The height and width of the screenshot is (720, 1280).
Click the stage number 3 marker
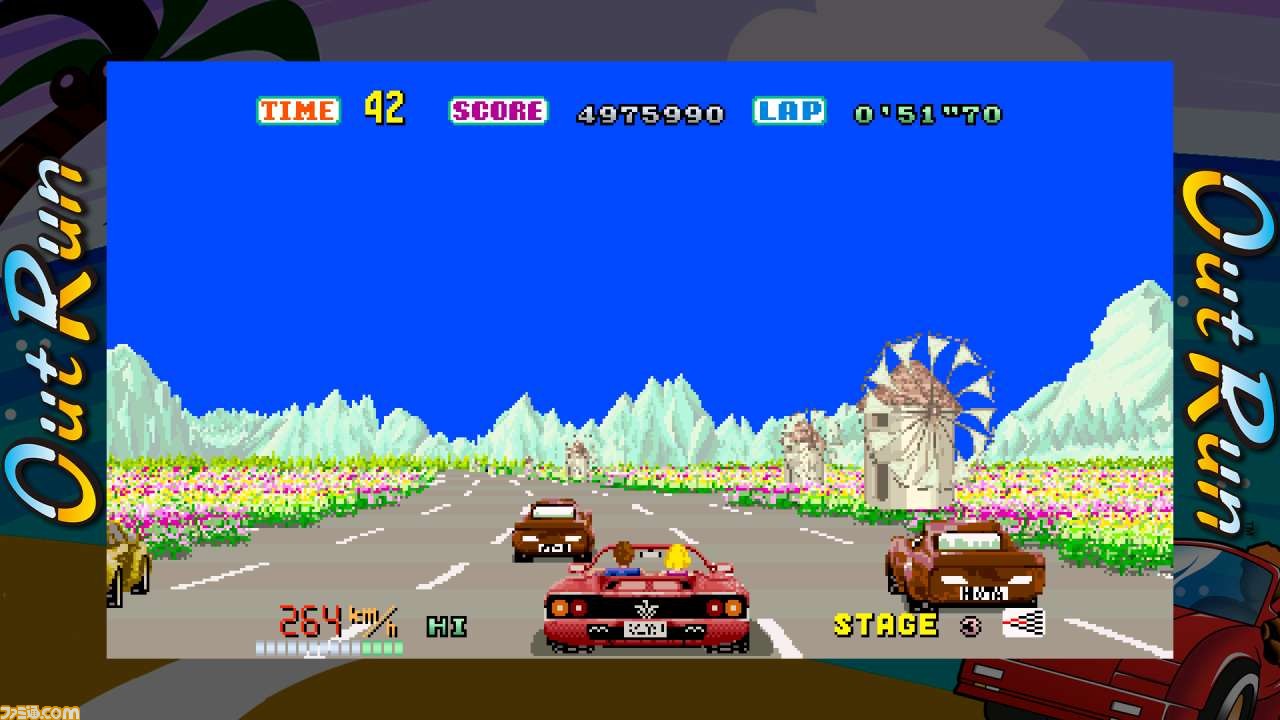pos(970,625)
